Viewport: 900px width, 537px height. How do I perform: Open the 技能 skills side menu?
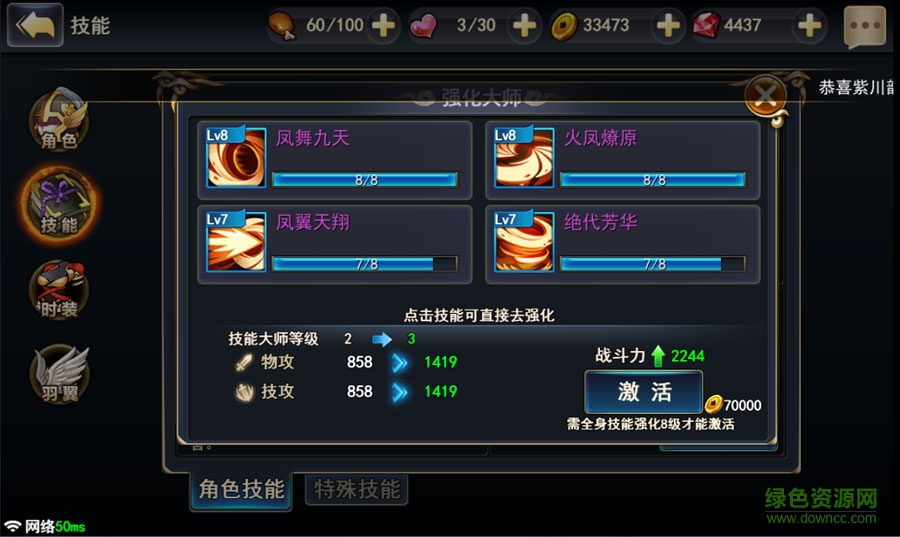[x=57, y=203]
